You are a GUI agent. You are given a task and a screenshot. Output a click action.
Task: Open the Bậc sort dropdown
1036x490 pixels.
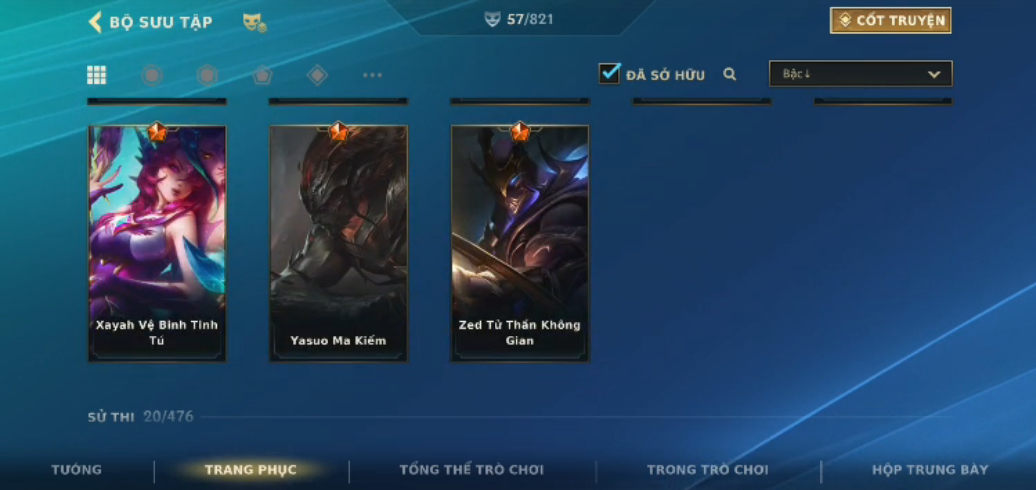click(860, 74)
